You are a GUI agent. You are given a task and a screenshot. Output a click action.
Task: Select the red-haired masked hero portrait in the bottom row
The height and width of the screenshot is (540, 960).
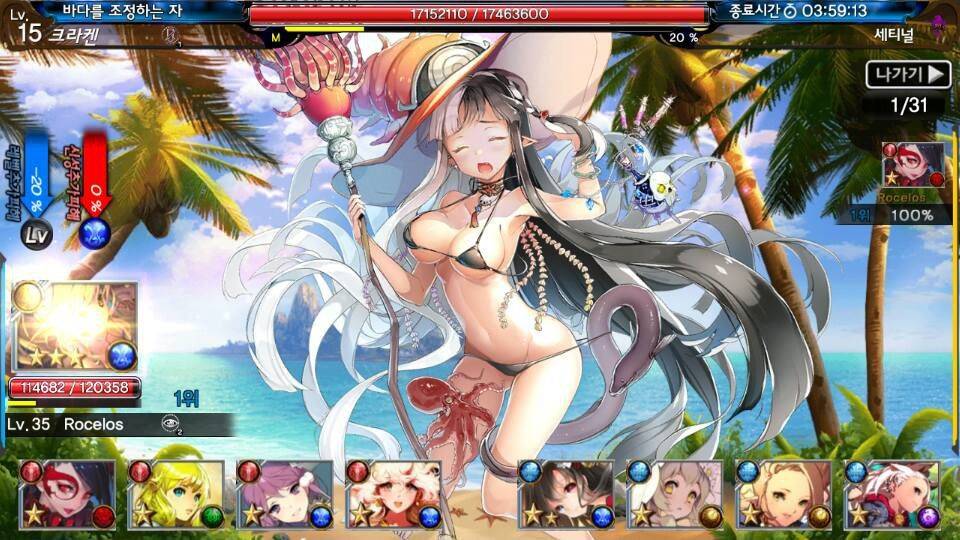coord(68,495)
